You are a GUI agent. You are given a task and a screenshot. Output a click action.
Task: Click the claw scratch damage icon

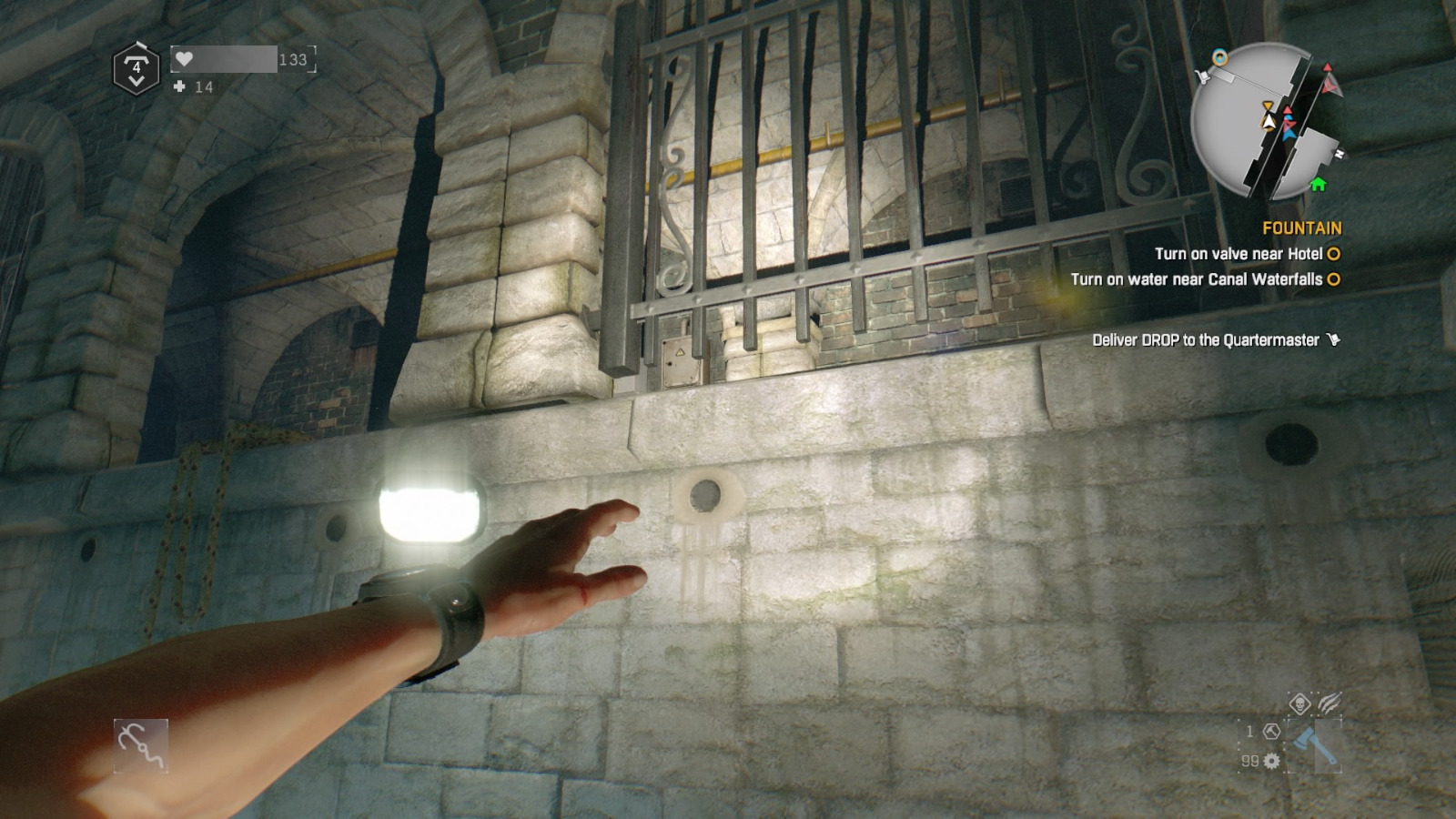click(1330, 703)
